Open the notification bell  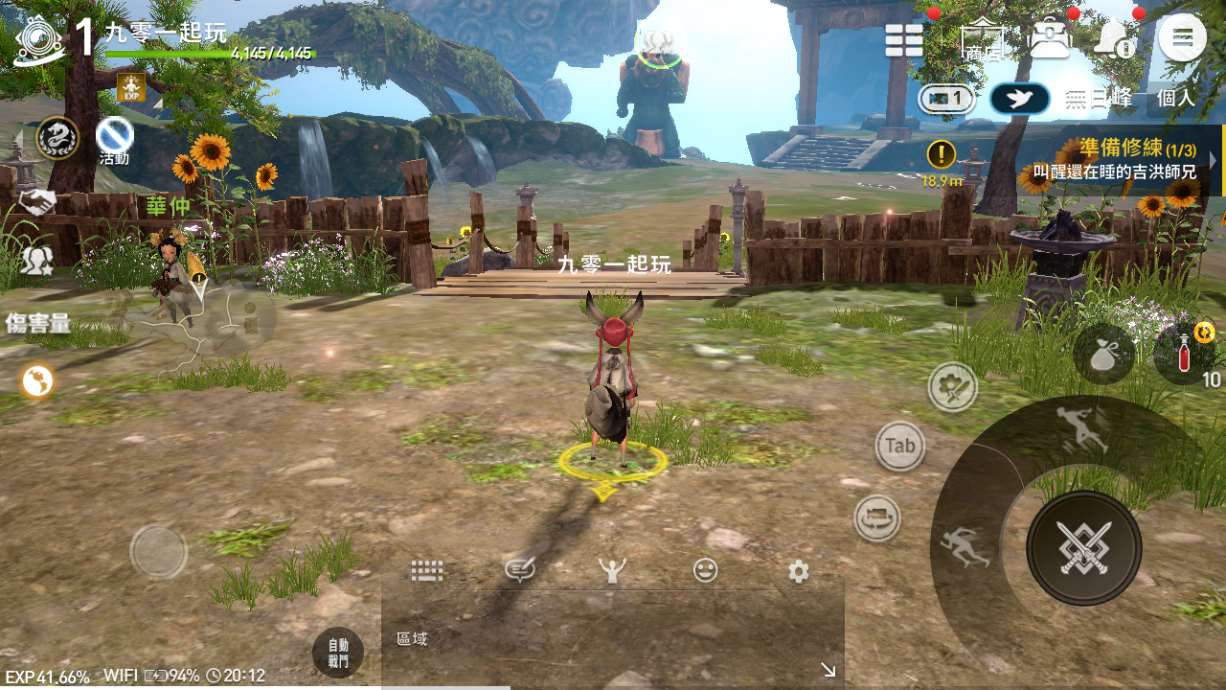1113,39
